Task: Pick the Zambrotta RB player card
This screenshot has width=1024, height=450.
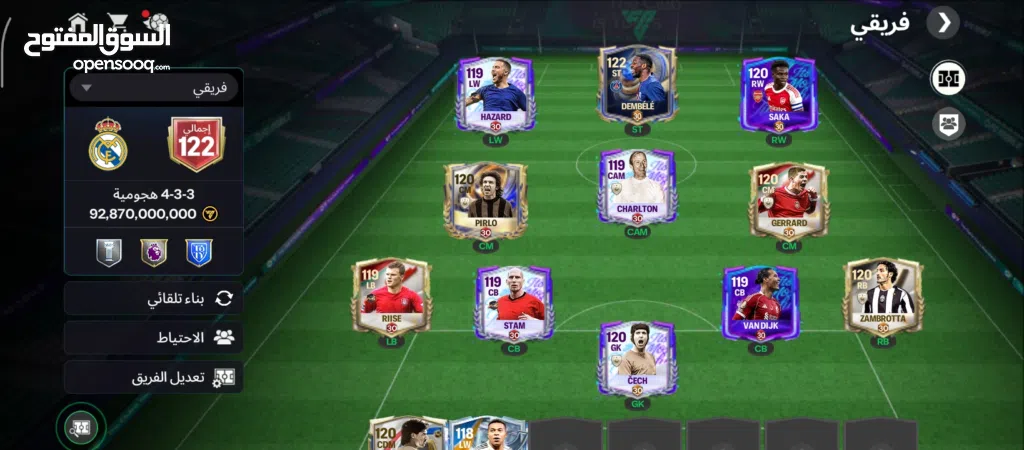Action: point(883,297)
